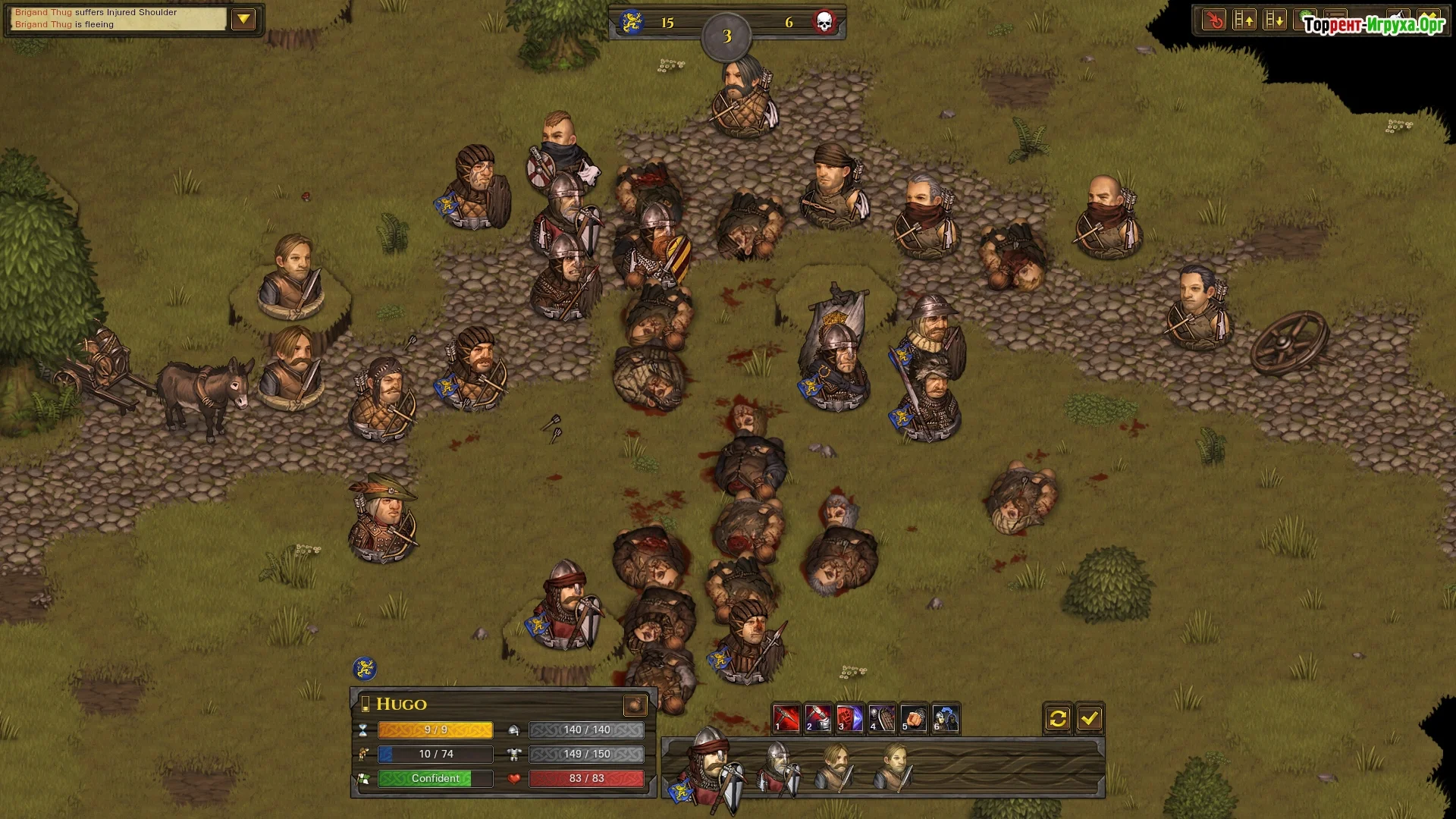Use skill 1 pickaxe strike
Viewport: 1456px width, 819px height.
pos(786,718)
